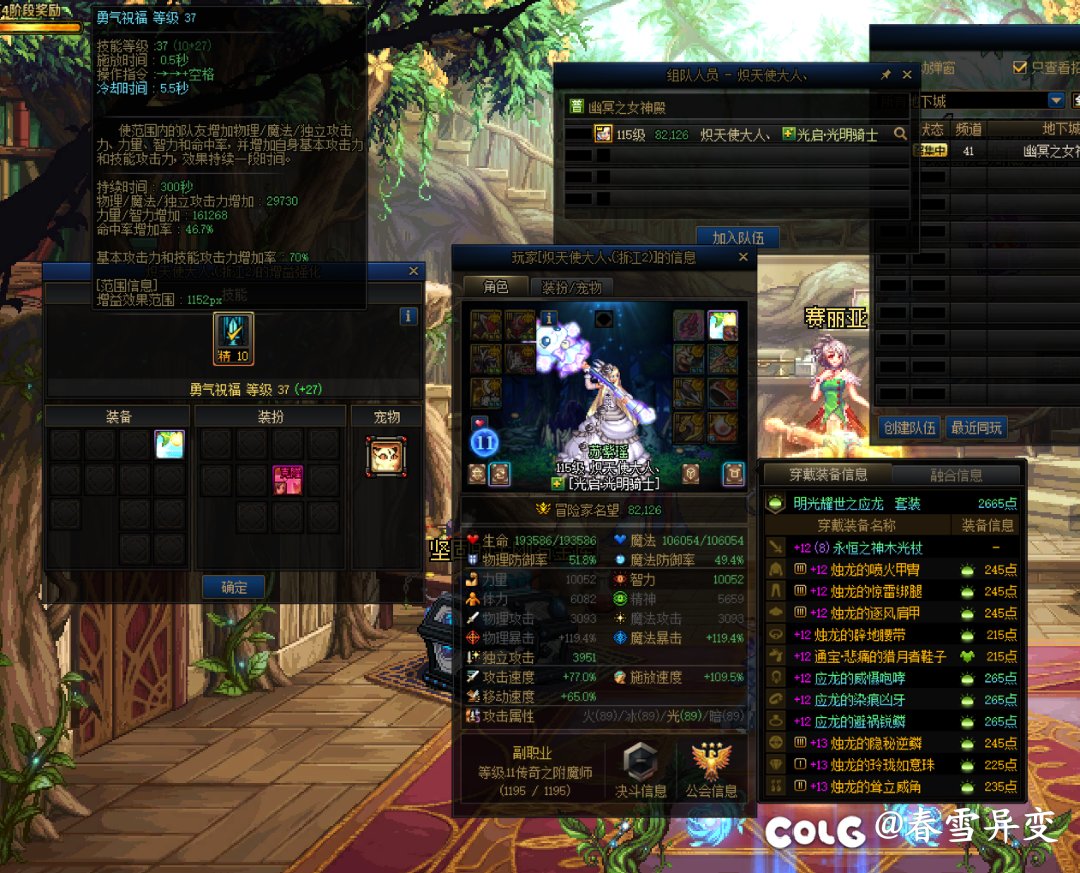
Task: Click the 确定 confirm button
Action: 234,587
